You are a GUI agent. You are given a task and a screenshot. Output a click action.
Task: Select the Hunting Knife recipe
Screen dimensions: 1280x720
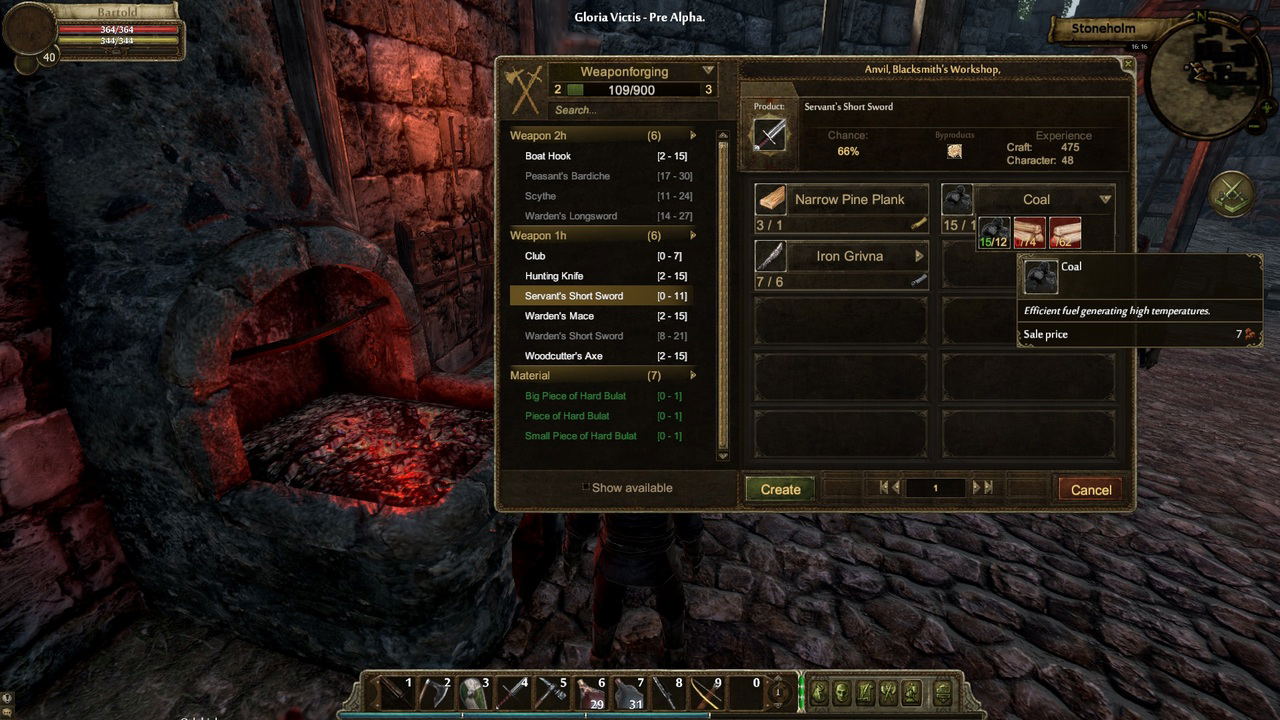[x=554, y=276]
